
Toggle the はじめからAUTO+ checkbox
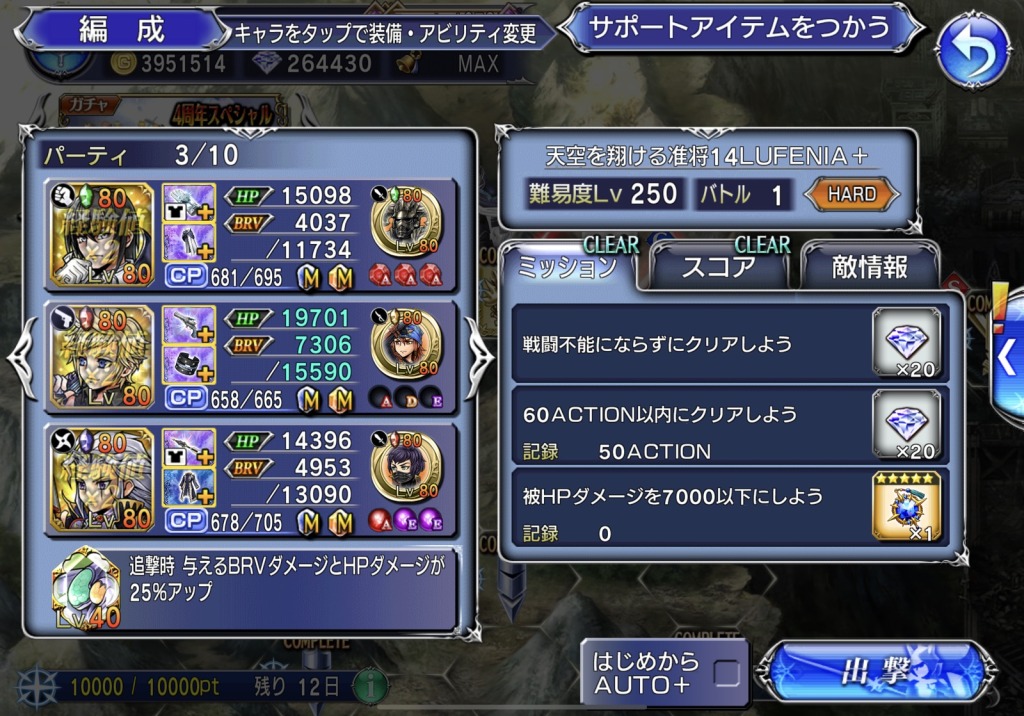click(x=727, y=673)
